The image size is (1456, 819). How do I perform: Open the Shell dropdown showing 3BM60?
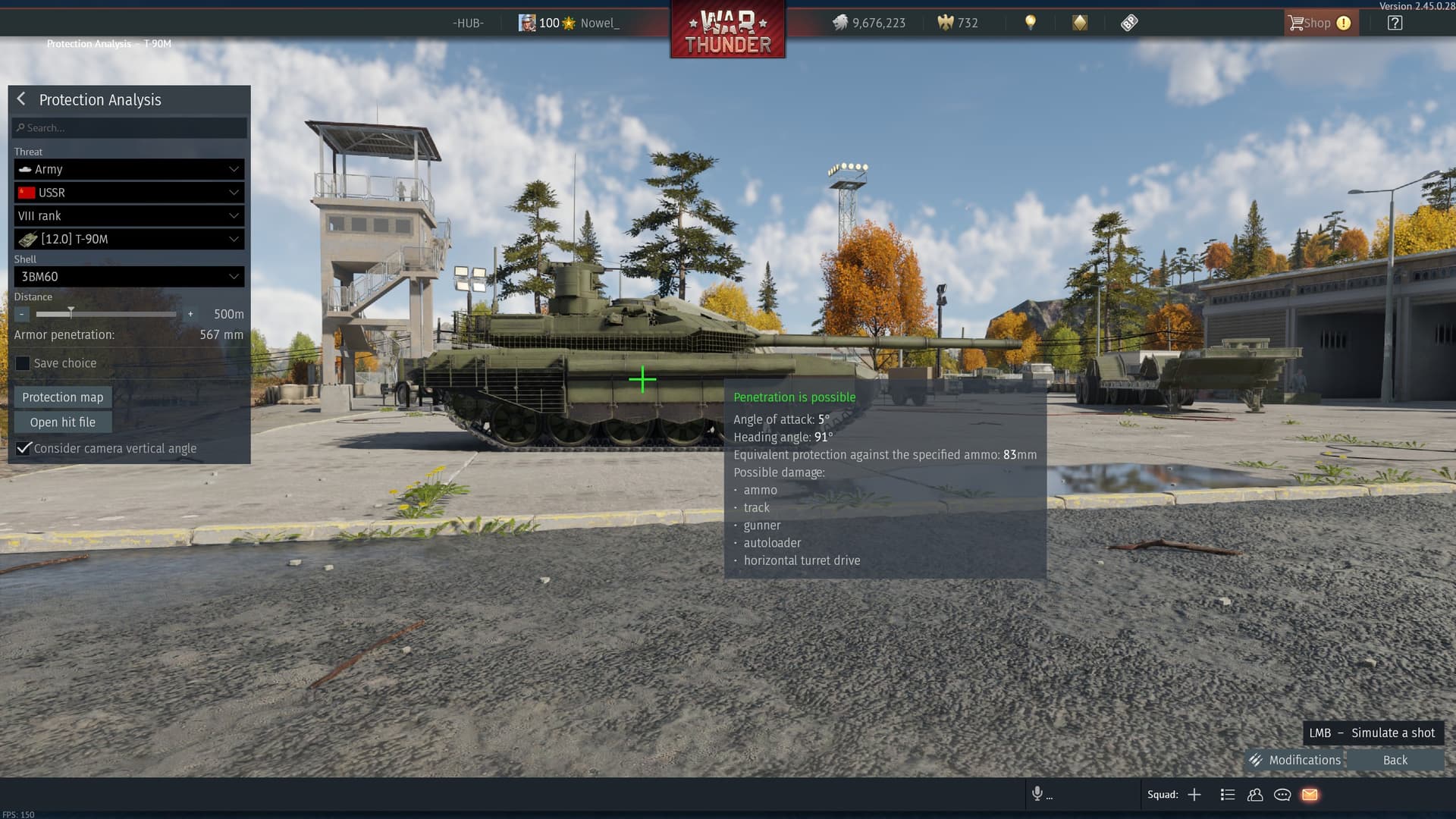129,277
